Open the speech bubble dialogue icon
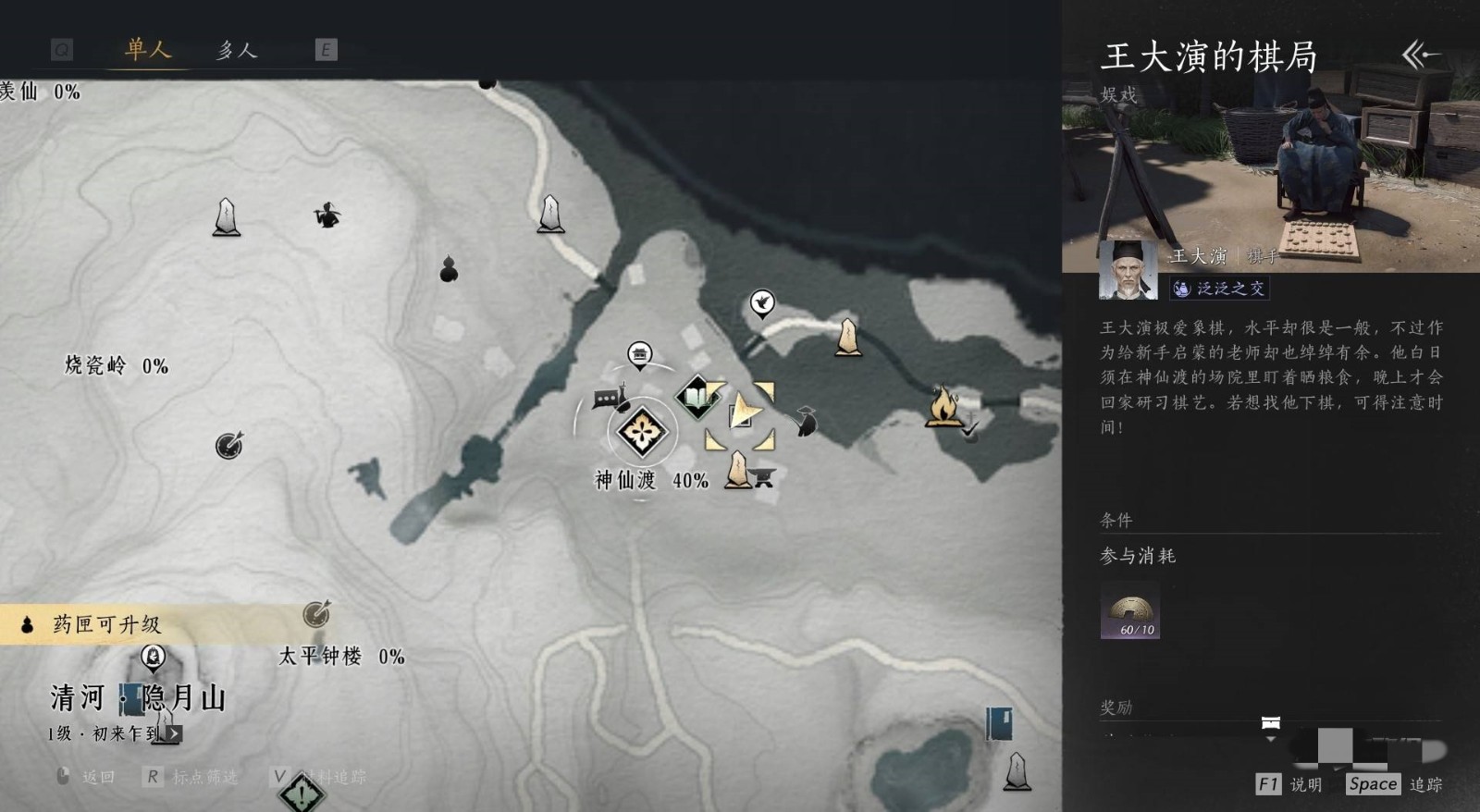 point(604,398)
